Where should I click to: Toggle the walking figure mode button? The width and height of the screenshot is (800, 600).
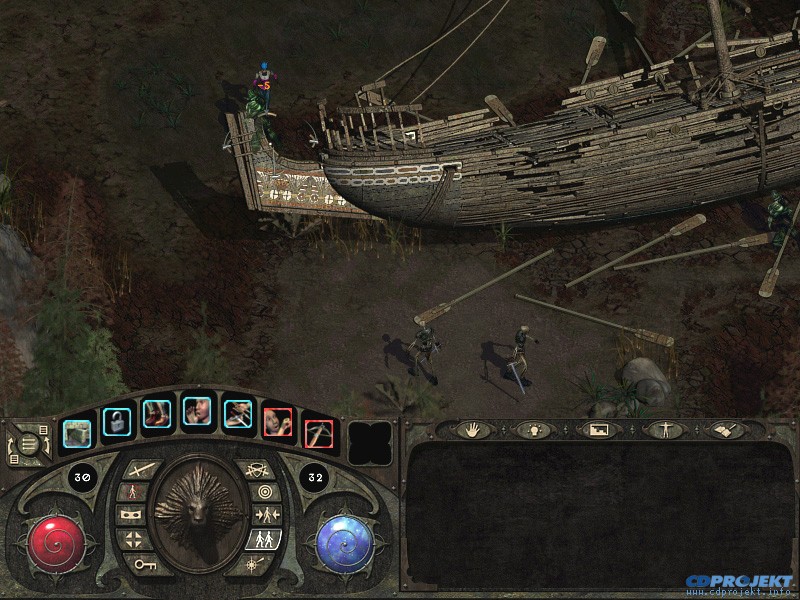132,491
